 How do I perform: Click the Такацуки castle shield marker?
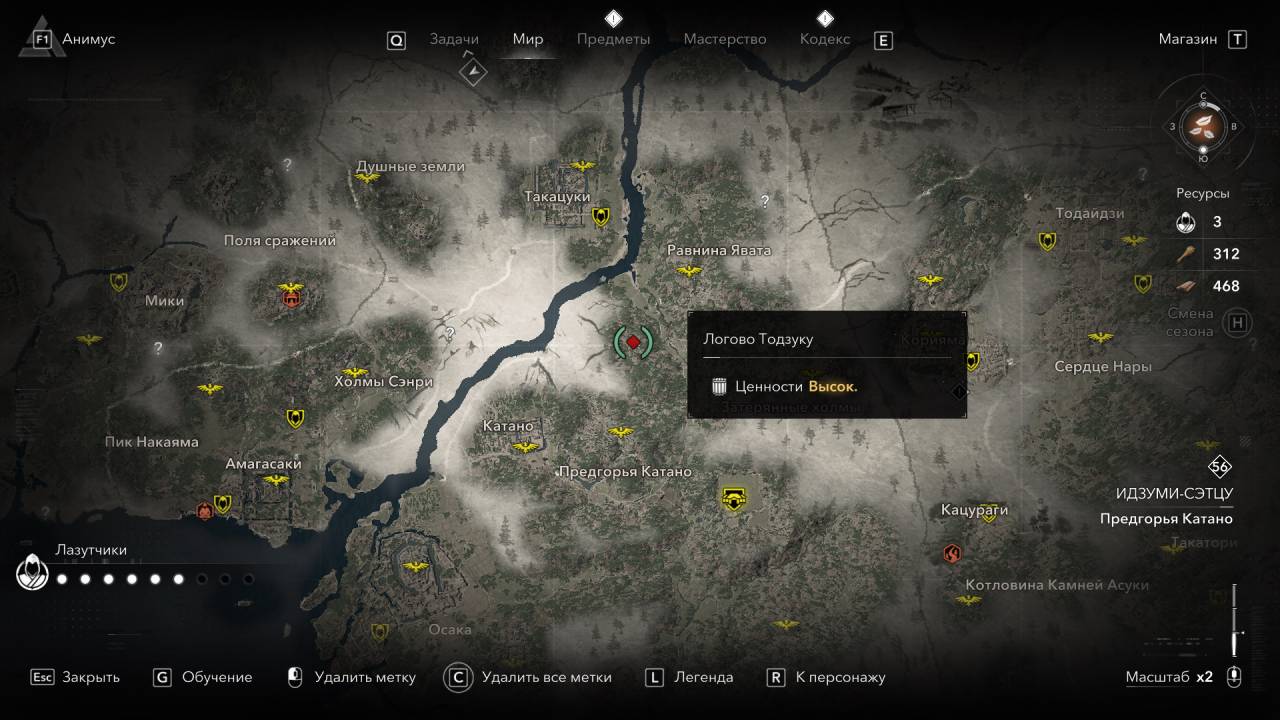point(601,215)
